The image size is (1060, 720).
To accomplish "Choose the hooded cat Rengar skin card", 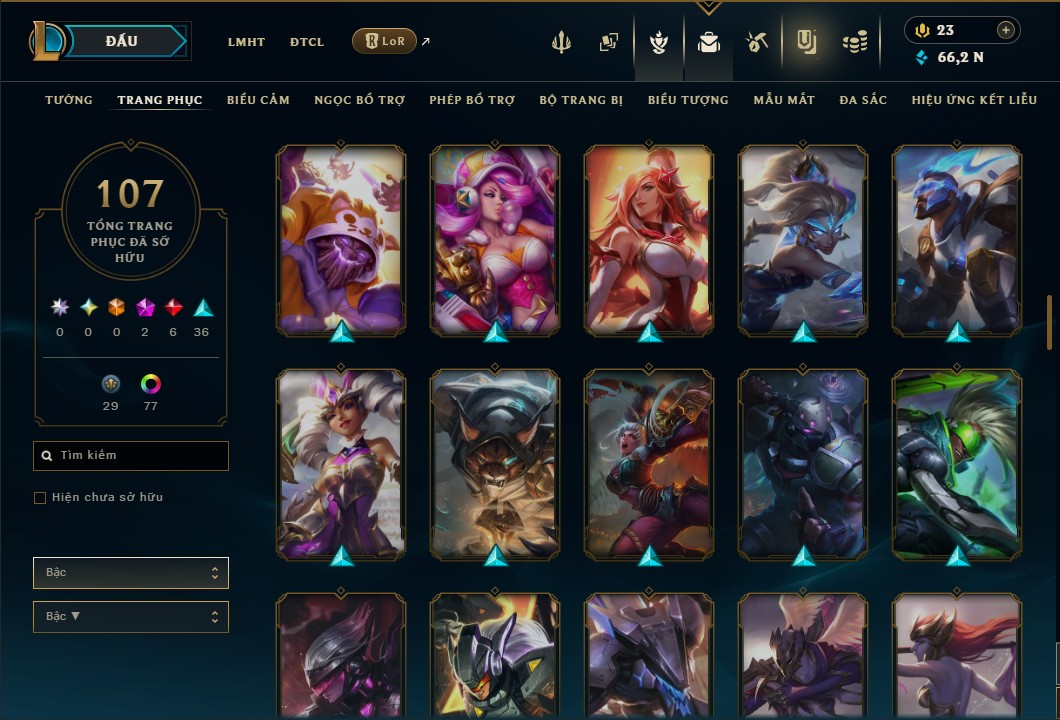I will (495, 464).
